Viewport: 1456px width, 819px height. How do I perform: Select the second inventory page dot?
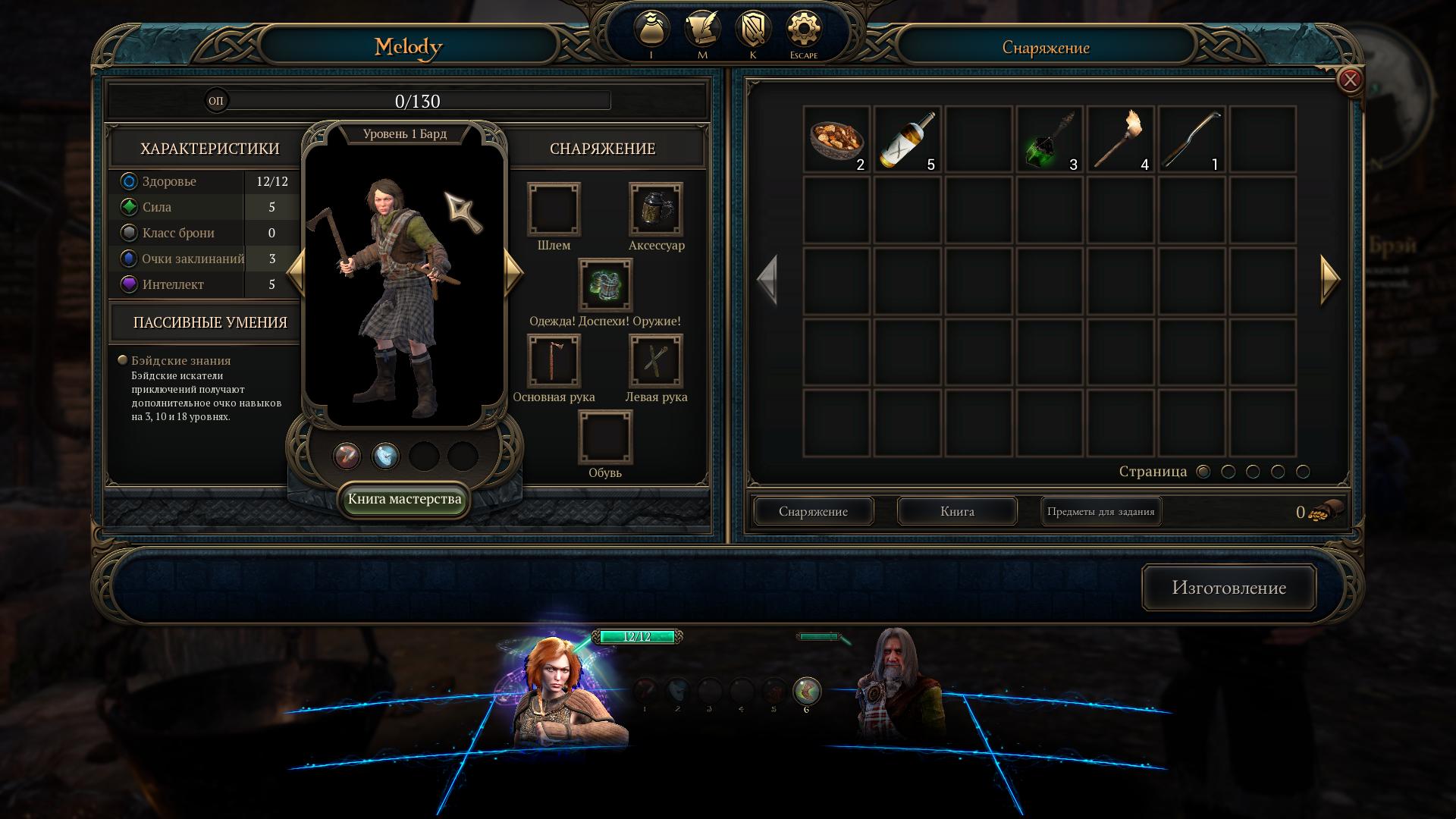(x=1228, y=472)
